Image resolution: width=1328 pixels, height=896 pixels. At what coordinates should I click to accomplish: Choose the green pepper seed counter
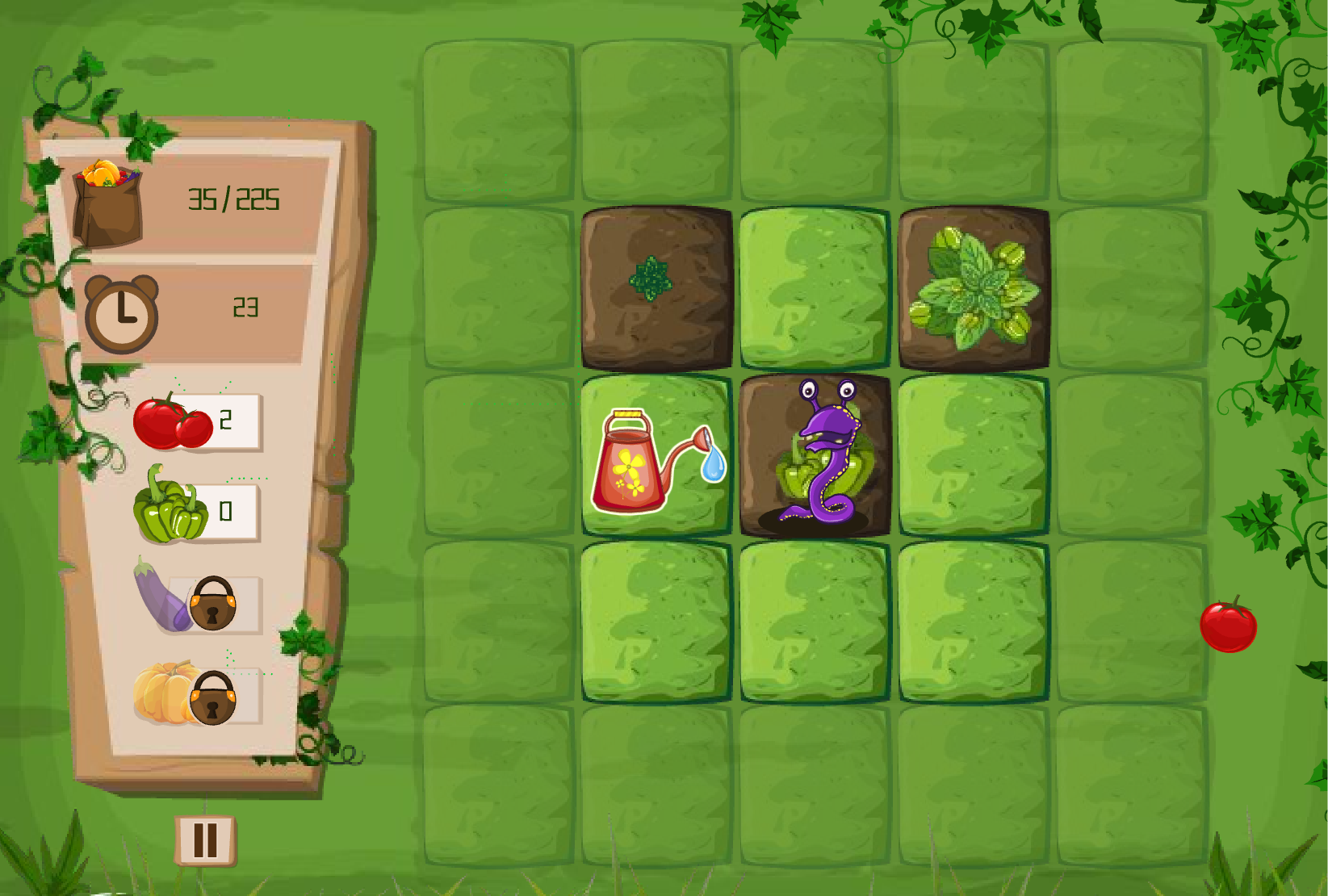tap(196, 511)
